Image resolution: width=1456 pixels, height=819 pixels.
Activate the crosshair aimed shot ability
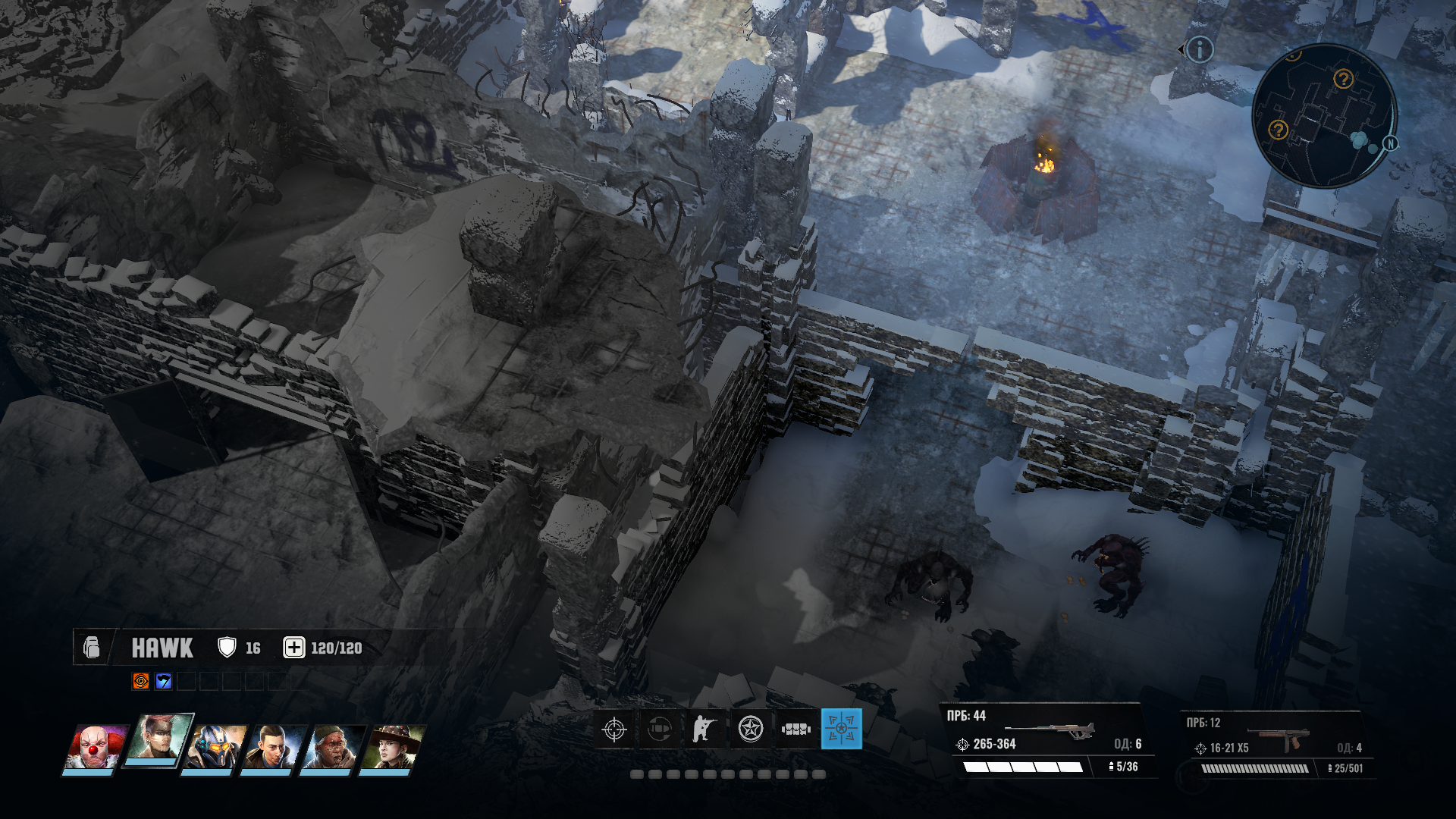(x=614, y=730)
